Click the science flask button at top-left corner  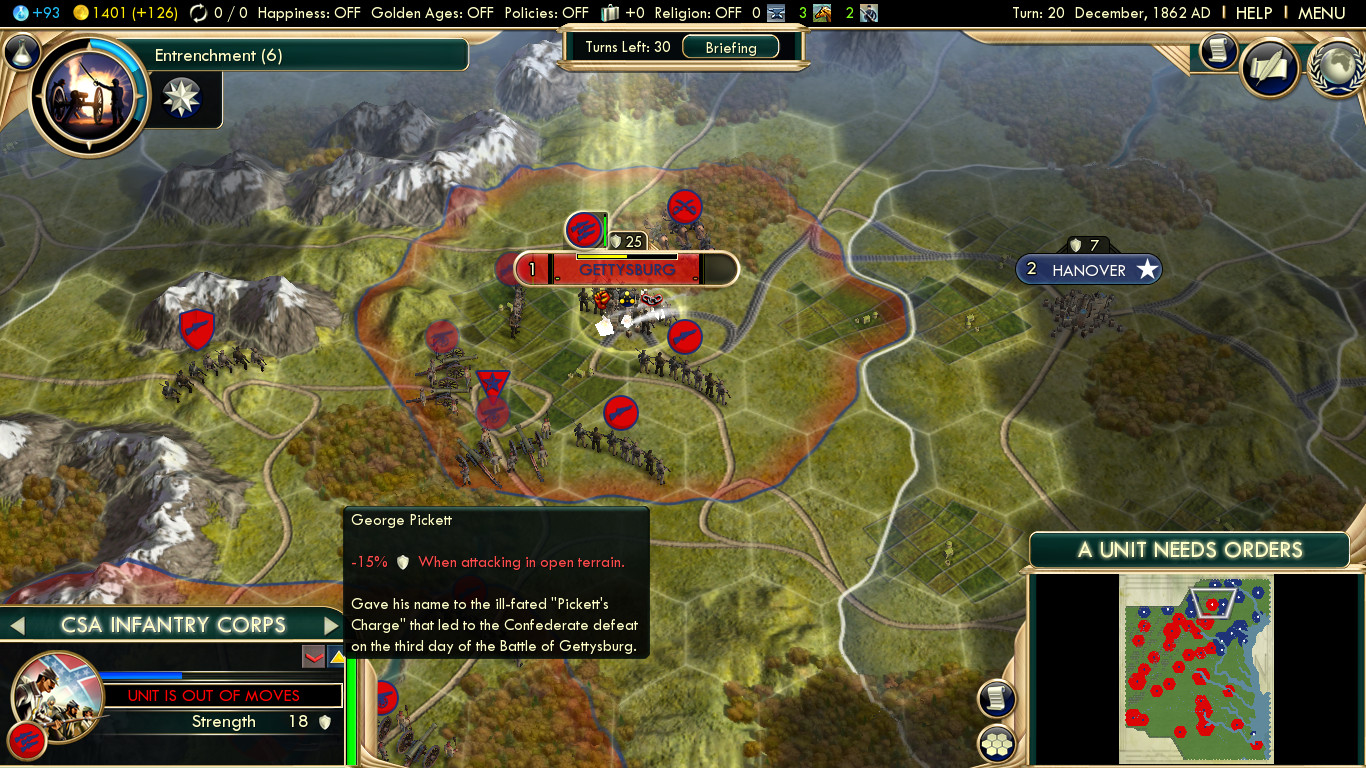coord(22,52)
